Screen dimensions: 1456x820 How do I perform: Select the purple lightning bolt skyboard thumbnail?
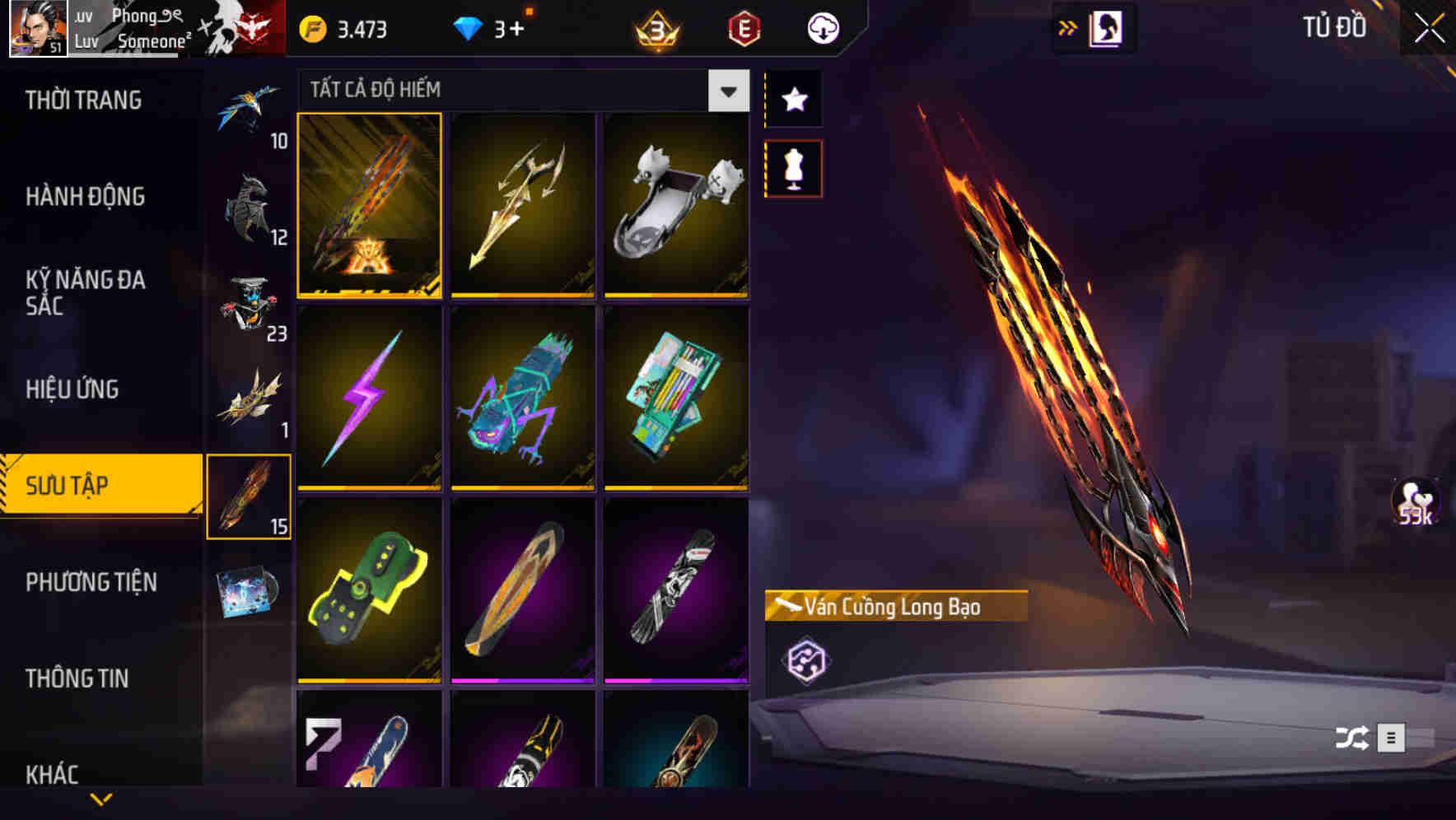[x=370, y=399]
